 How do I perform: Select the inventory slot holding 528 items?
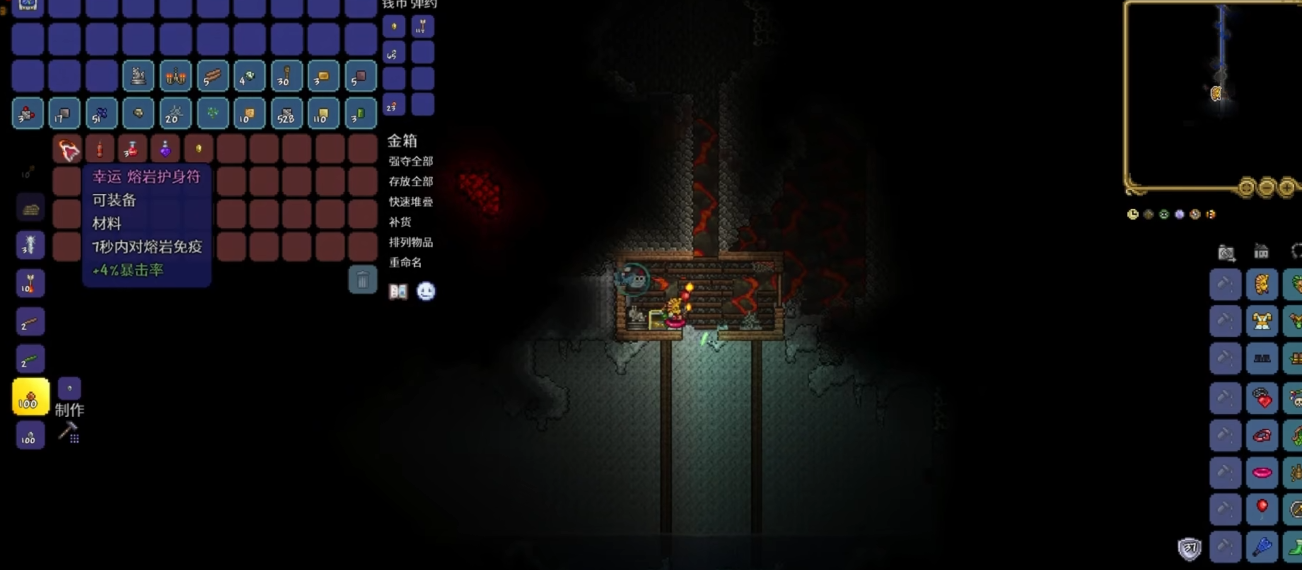click(287, 113)
